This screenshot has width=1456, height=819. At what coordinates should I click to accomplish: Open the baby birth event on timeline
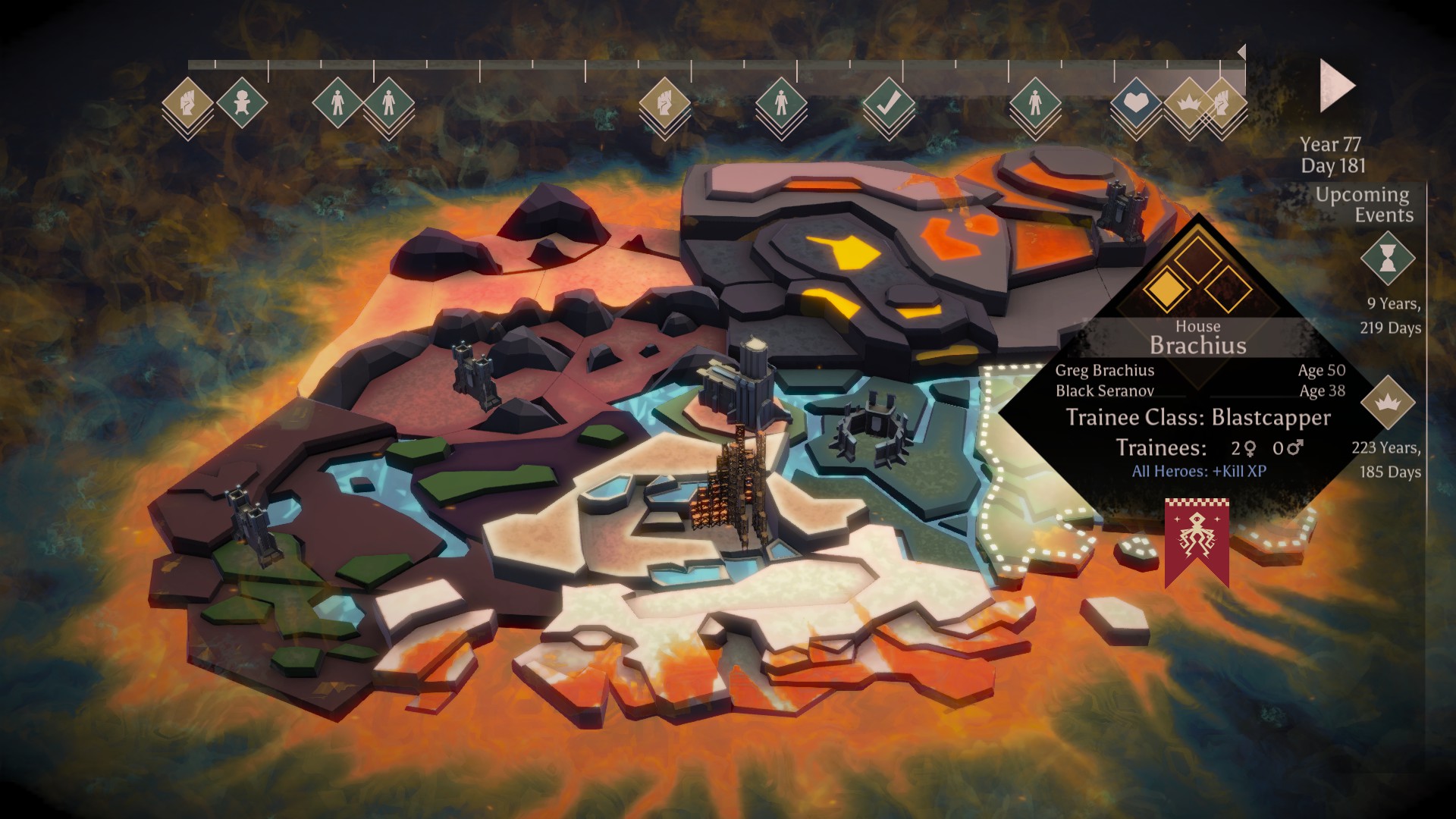pos(242,102)
